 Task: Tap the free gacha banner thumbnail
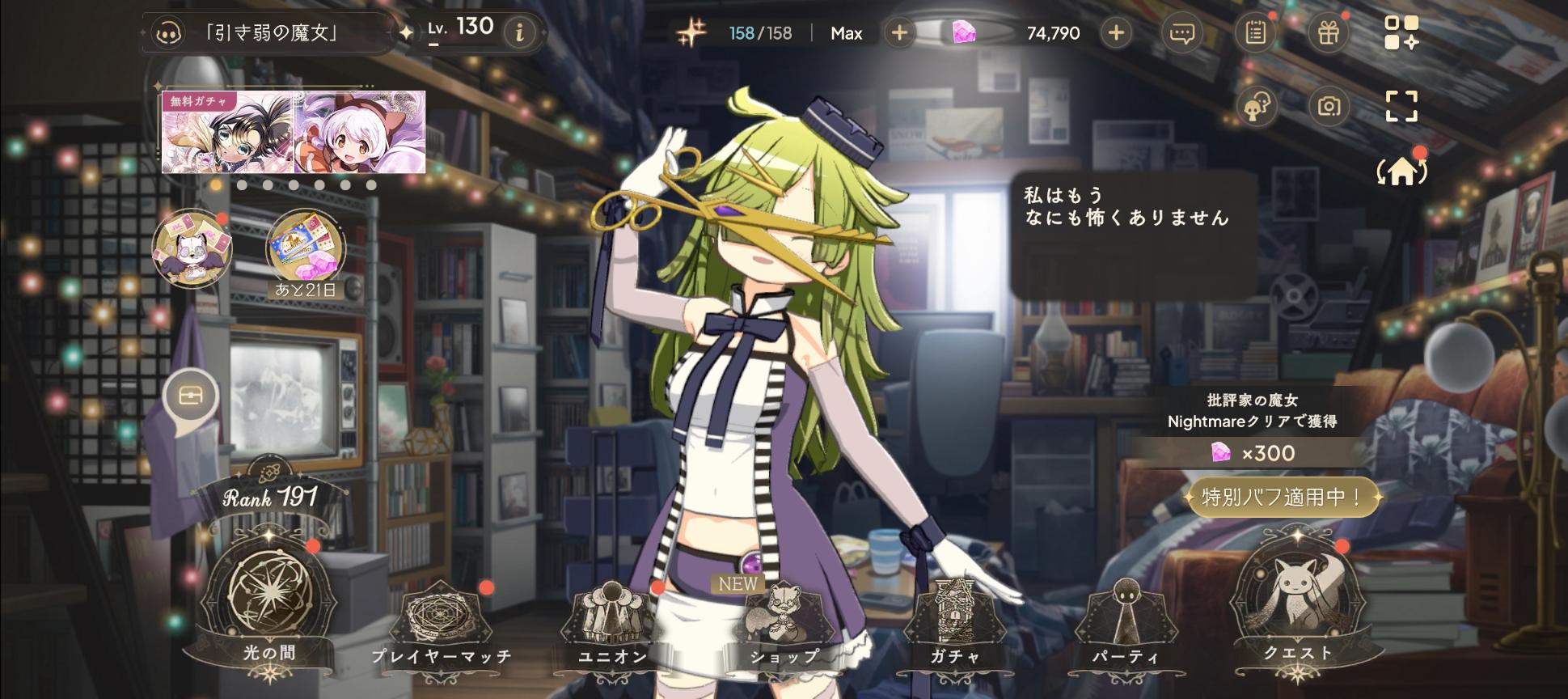[294, 132]
